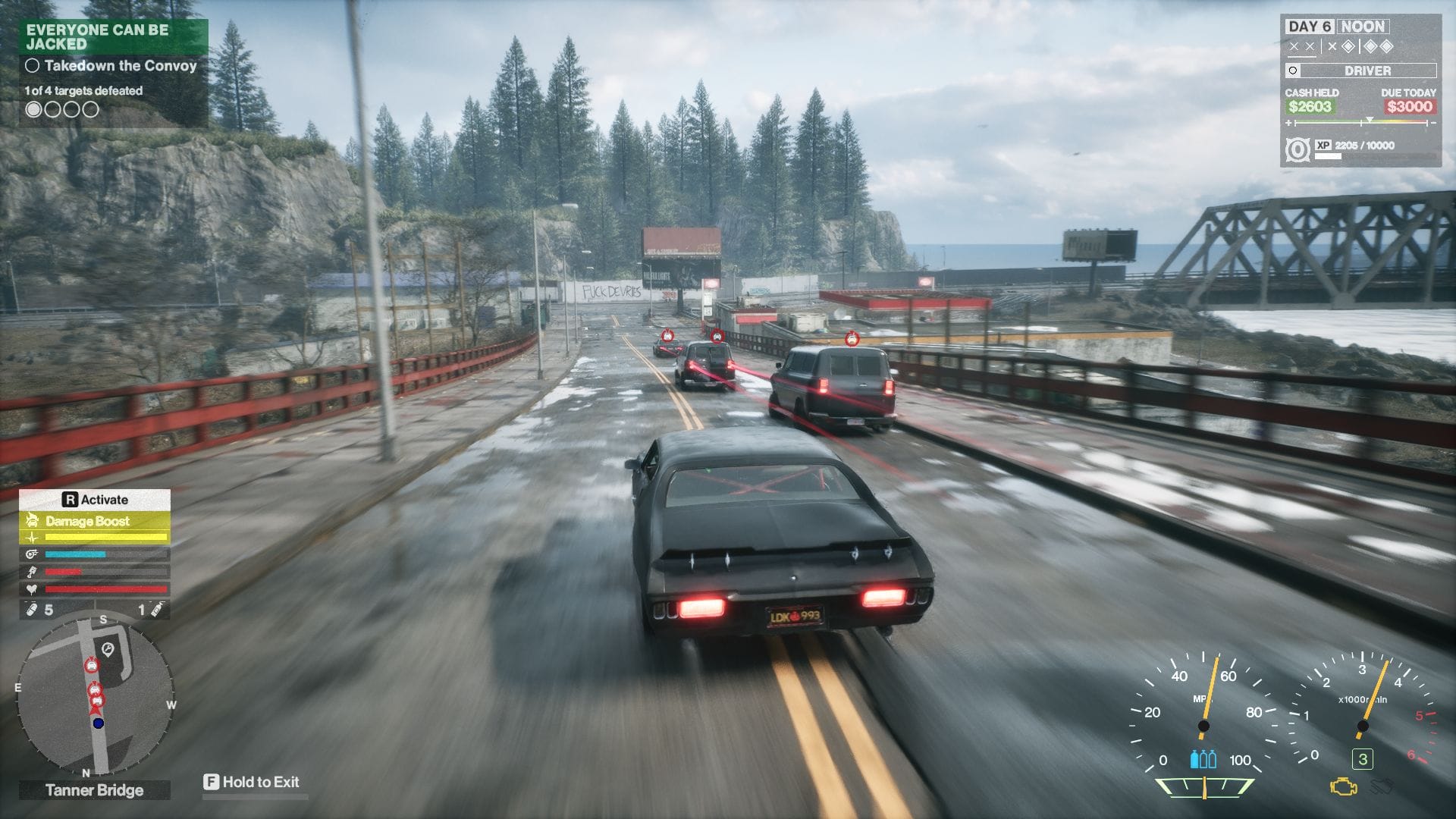Click the circle icon on the DRIVER nameplate

1293,71
